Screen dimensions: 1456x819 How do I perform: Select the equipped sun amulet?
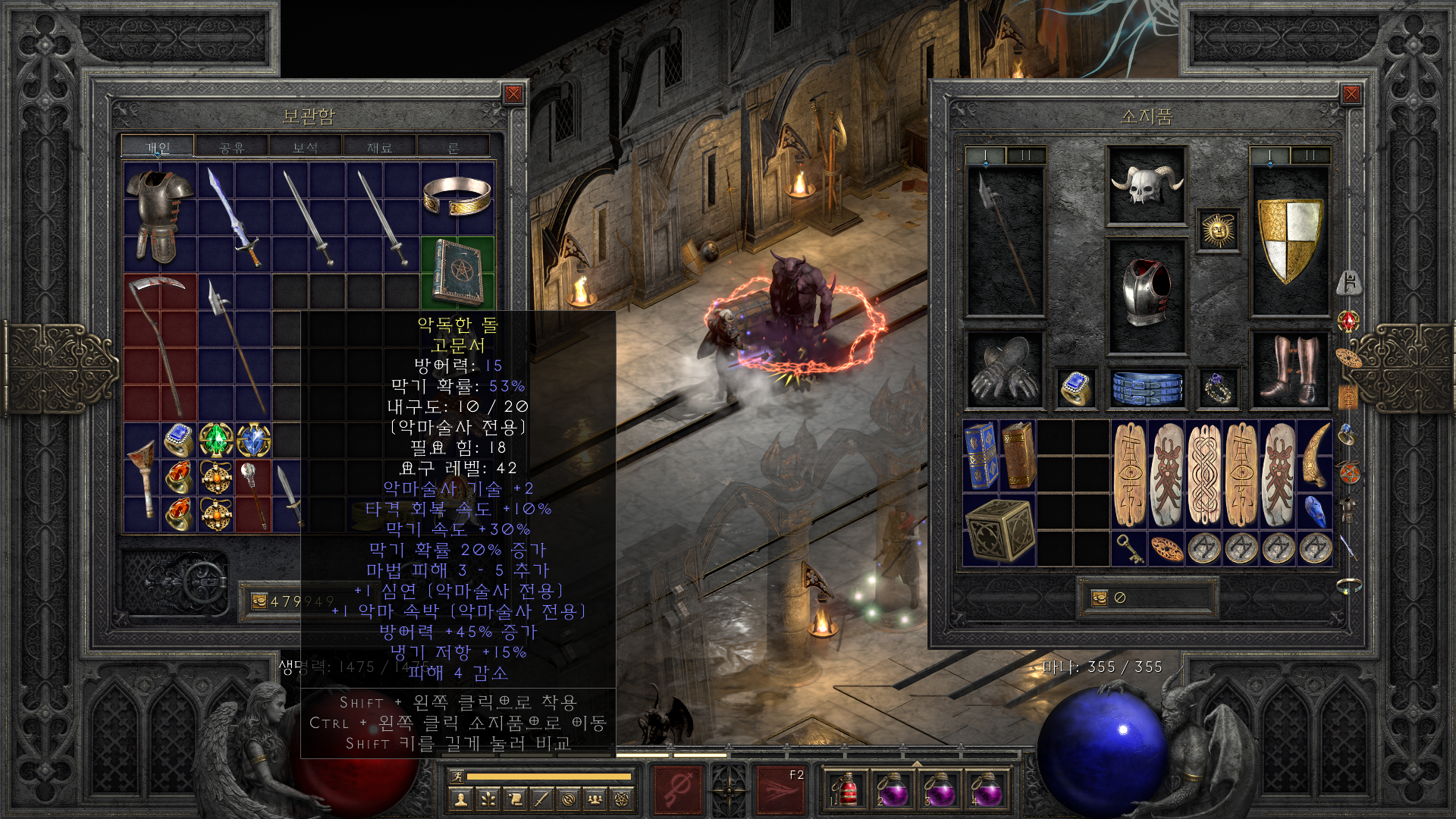(x=1218, y=230)
